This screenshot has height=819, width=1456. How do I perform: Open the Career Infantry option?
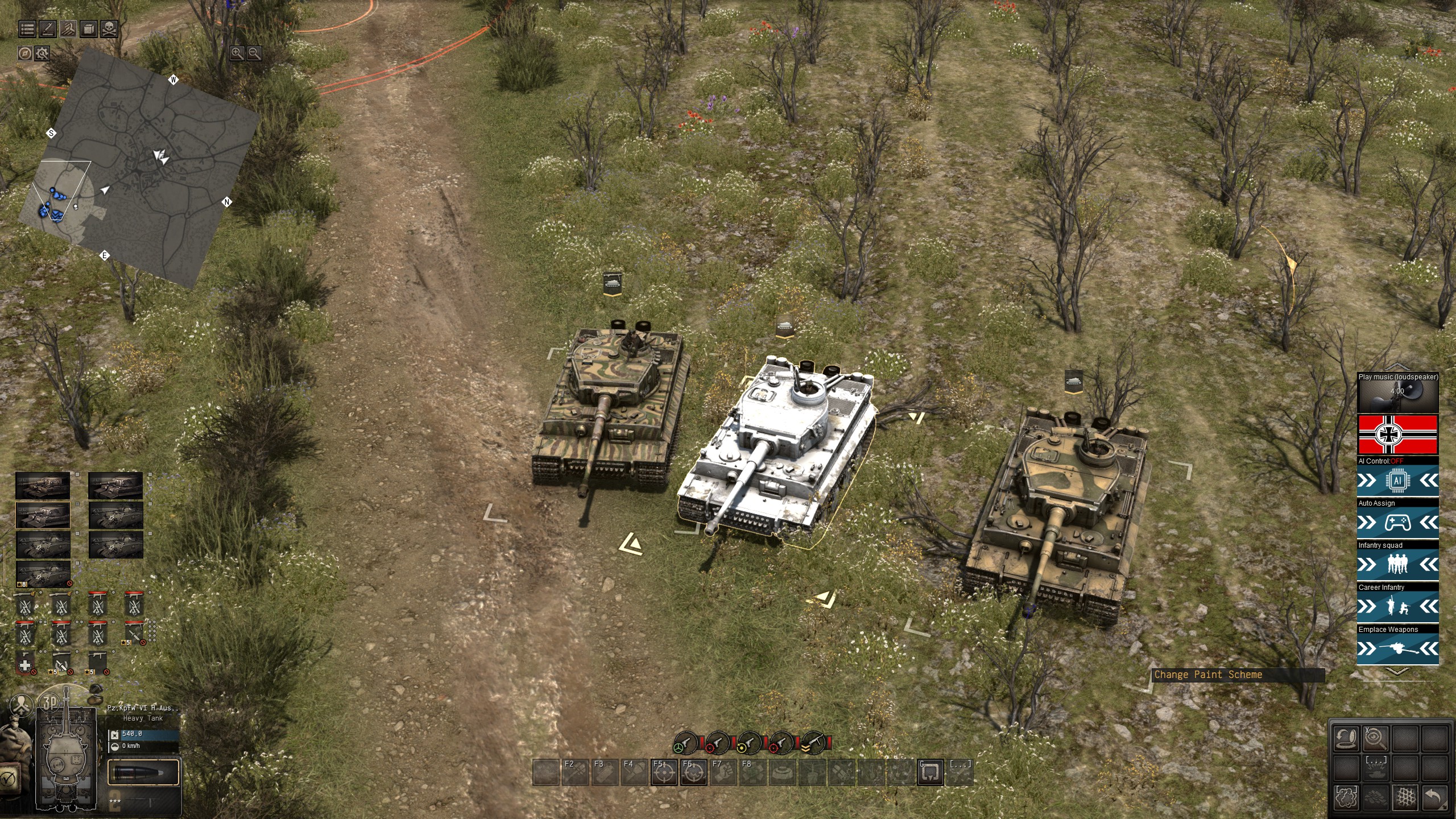[x=1397, y=607]
